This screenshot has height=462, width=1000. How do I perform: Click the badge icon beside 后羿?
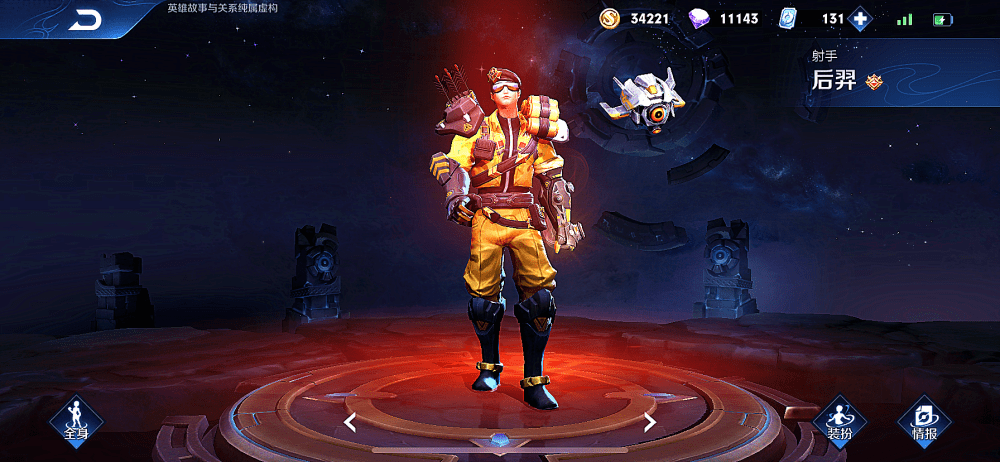[874, 82]
